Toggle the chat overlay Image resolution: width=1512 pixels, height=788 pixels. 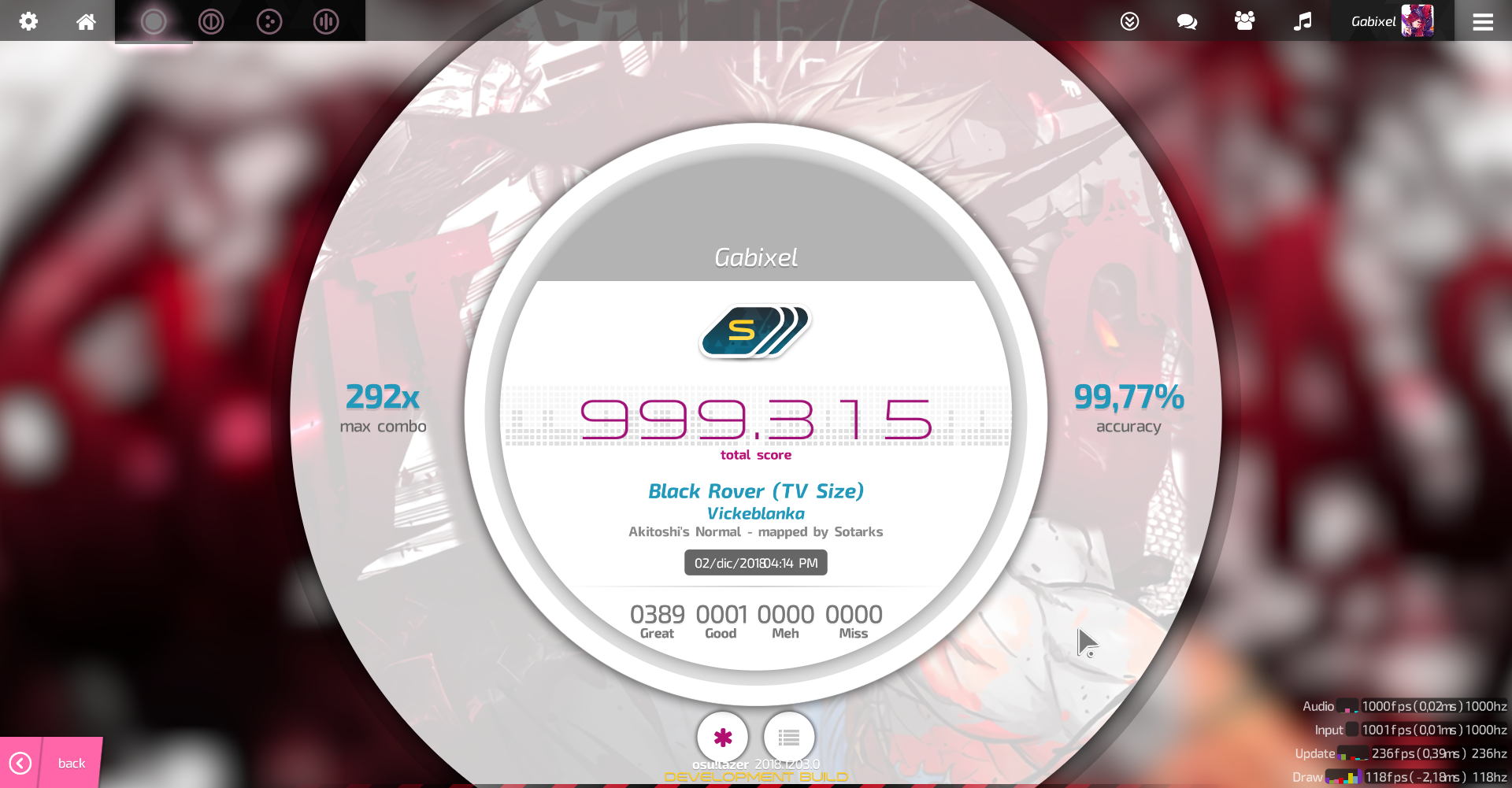coord(1186,22)
